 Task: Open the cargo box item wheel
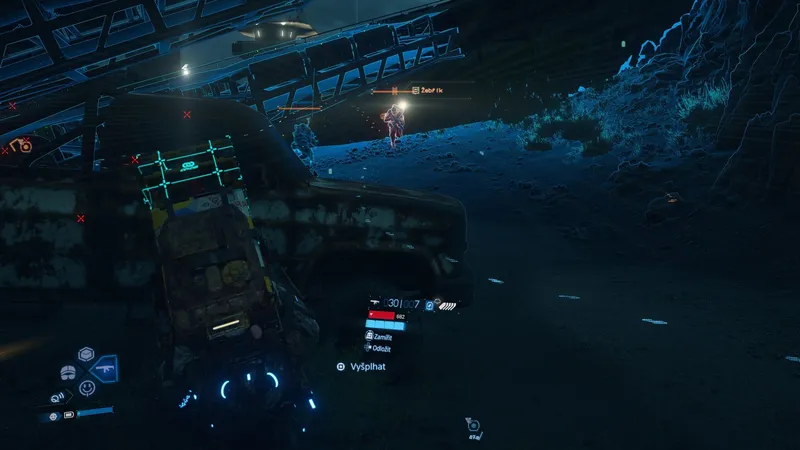click(x=87, y=355)
